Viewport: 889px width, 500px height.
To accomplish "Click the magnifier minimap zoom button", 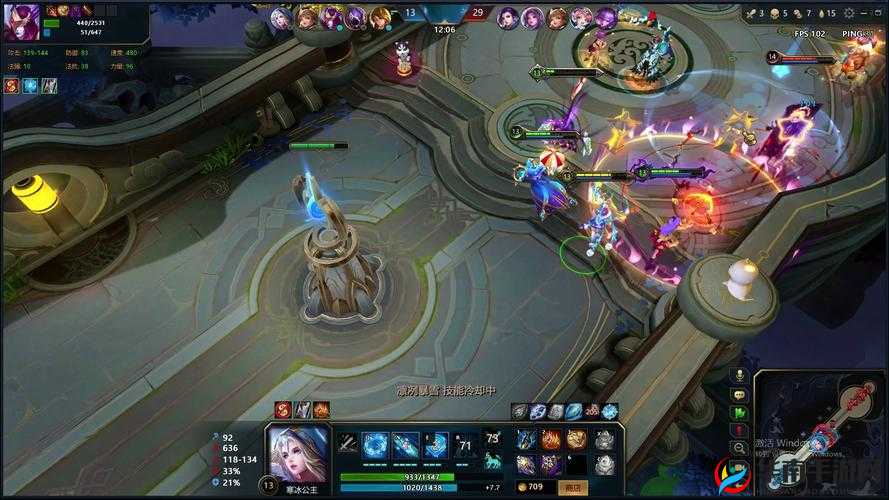I will click(x=740, y=449).
